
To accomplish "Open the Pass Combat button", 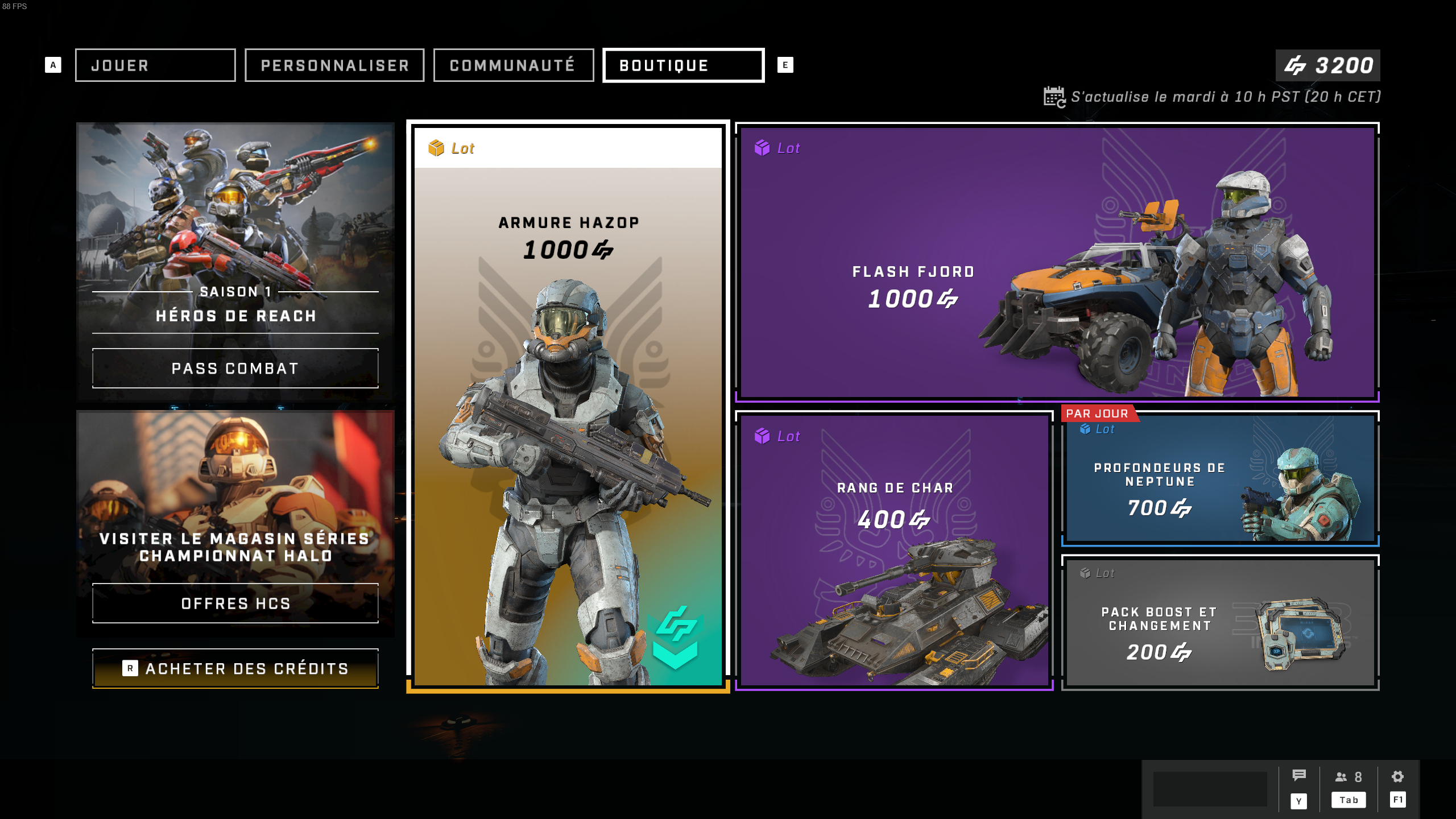I will click(235, 369).
